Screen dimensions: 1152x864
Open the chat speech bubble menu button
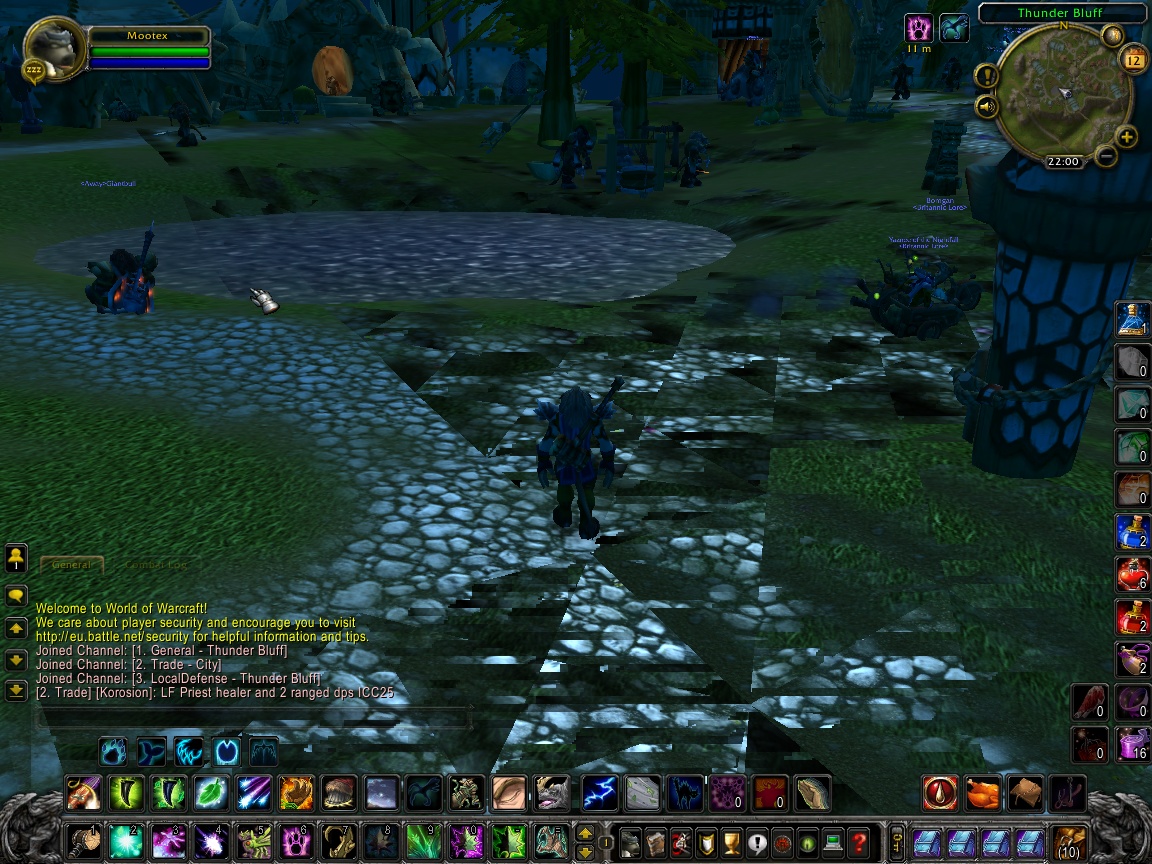tap(16, 596)
